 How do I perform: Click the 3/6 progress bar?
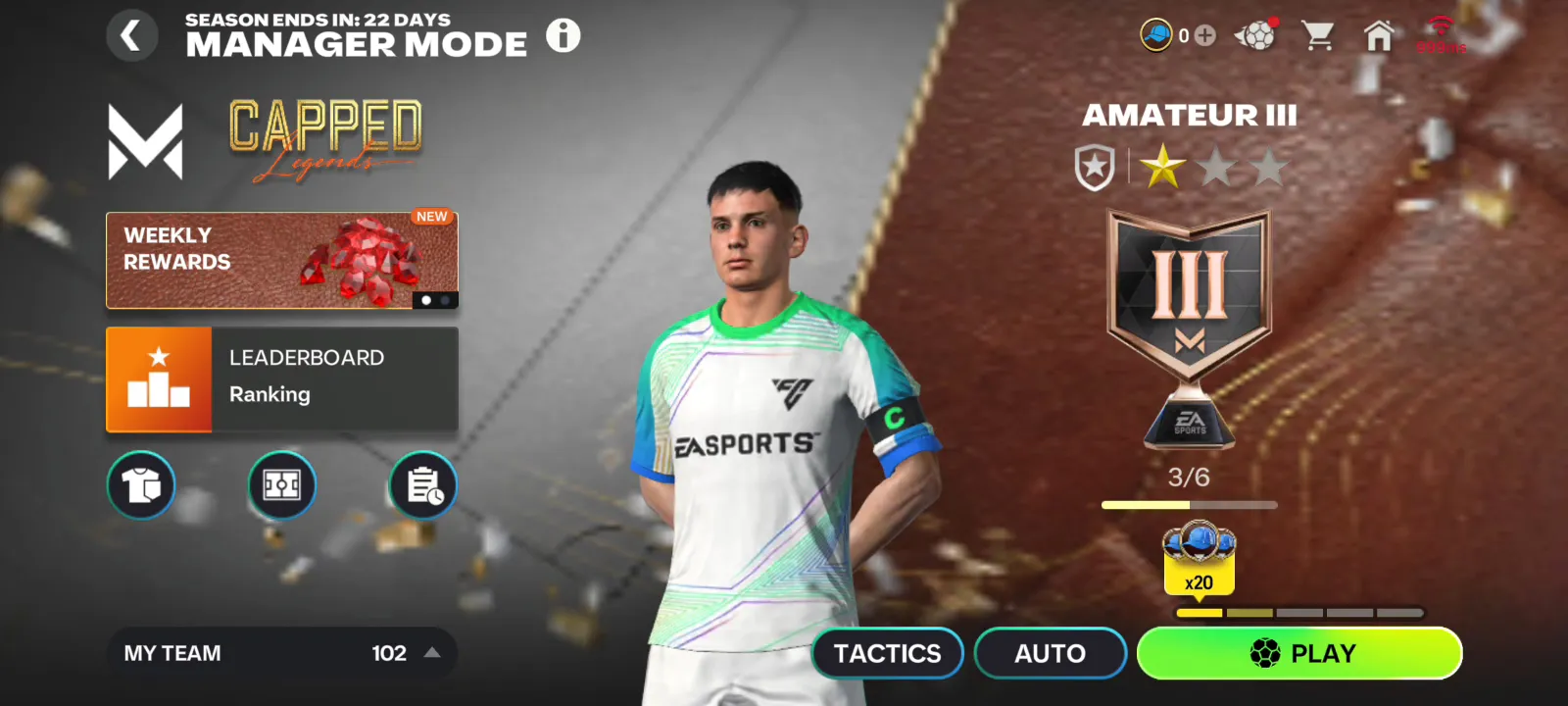pos(1188,504)
